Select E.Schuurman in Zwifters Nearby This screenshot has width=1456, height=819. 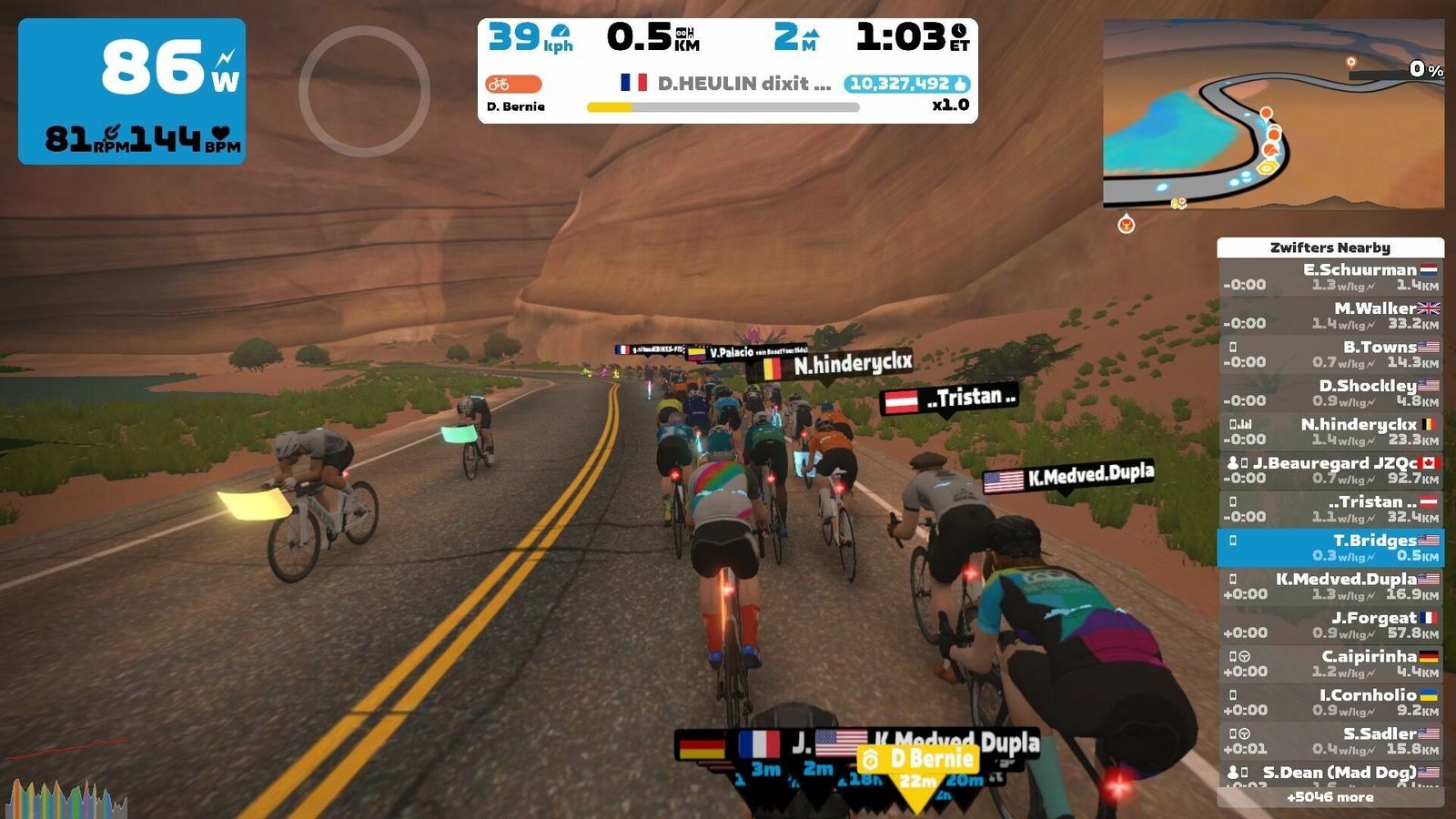click(x=1330, y=277)
